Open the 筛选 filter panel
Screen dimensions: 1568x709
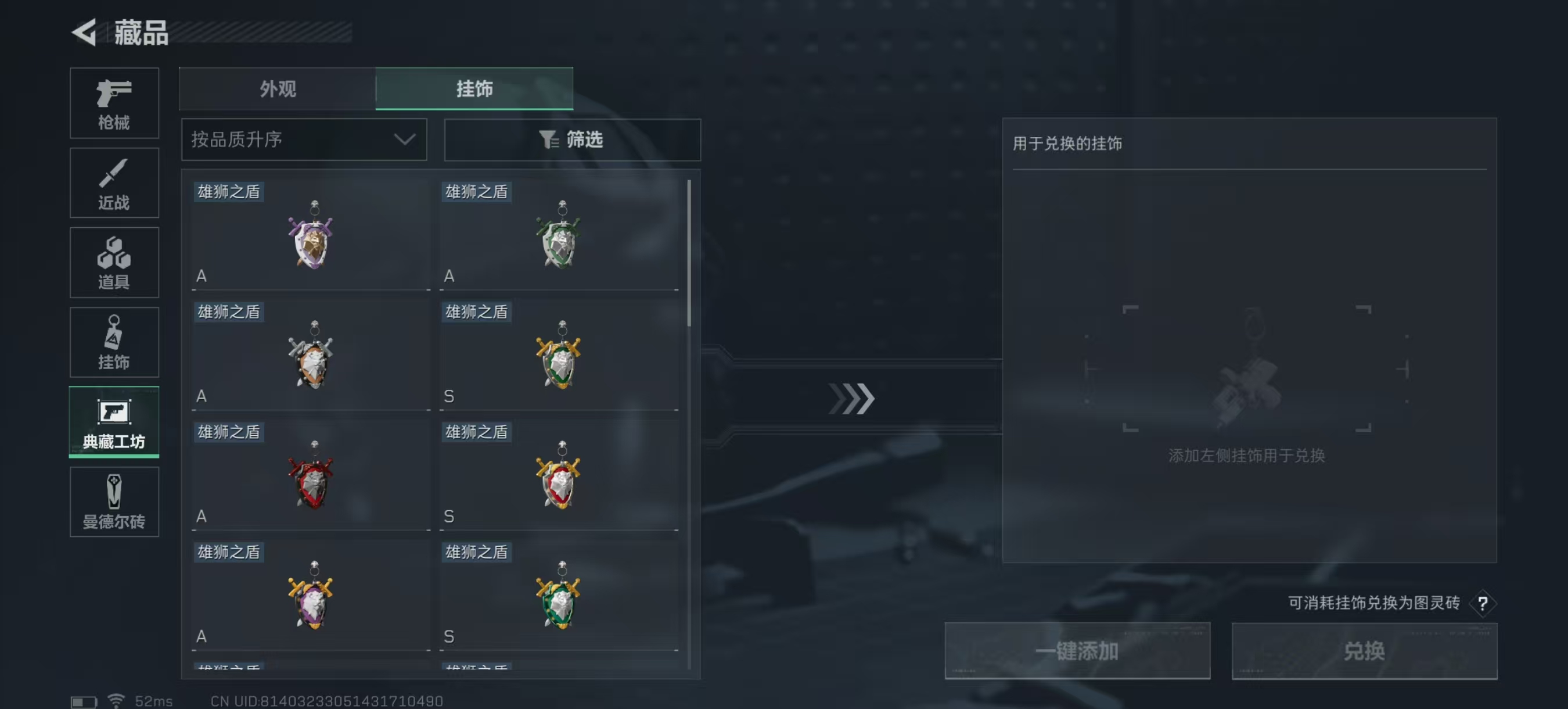pyautogui.click(x=572, y=139)
